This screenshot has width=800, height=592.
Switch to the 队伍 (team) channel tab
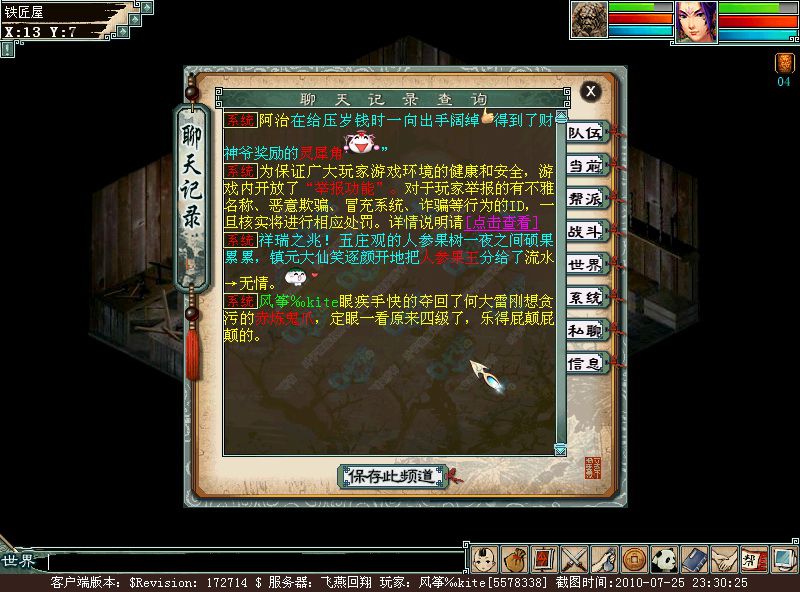click(585, 132)
